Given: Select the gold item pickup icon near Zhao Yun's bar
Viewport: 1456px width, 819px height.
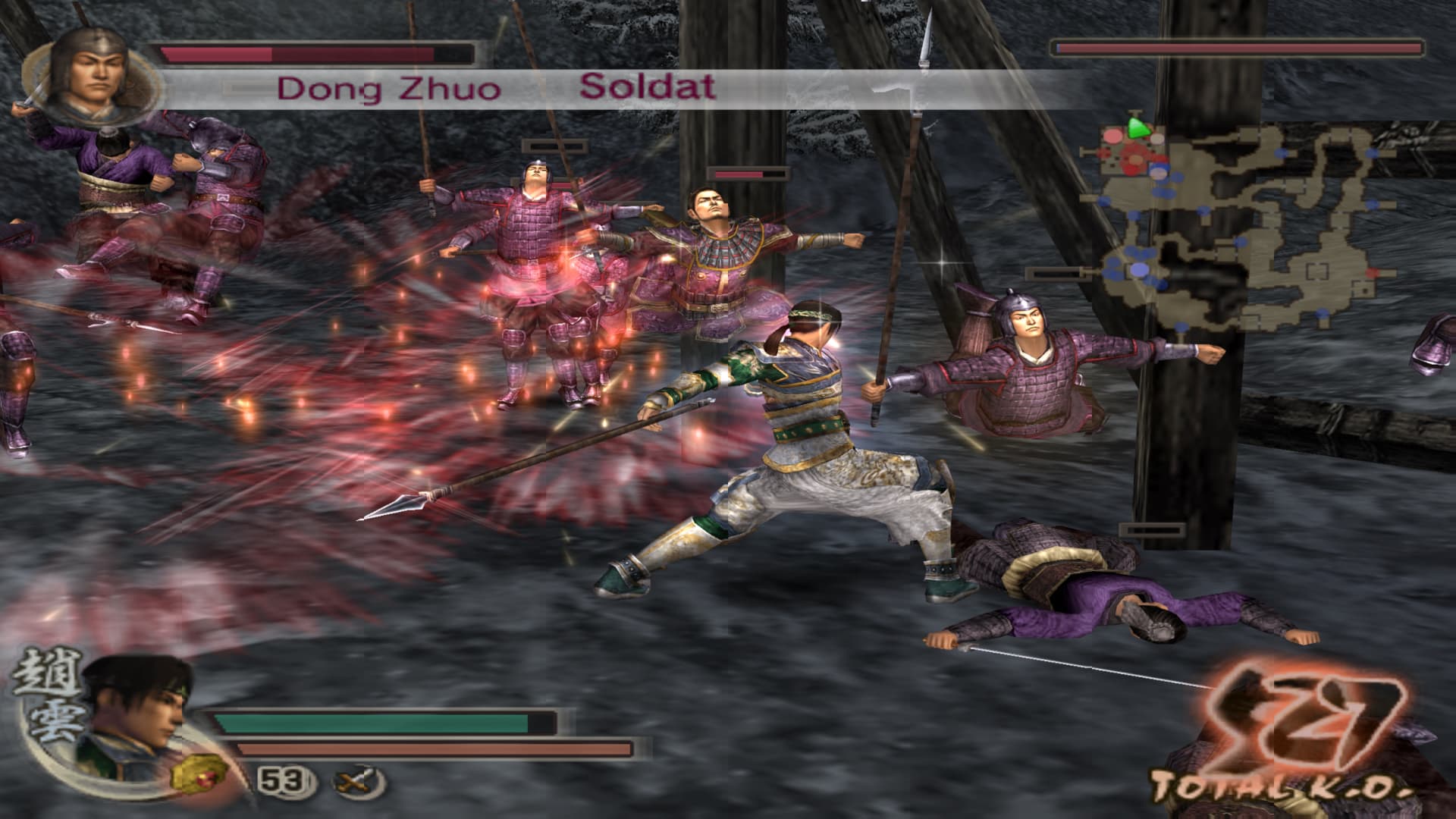Looking at the screenshot, I should pos(199,776).
